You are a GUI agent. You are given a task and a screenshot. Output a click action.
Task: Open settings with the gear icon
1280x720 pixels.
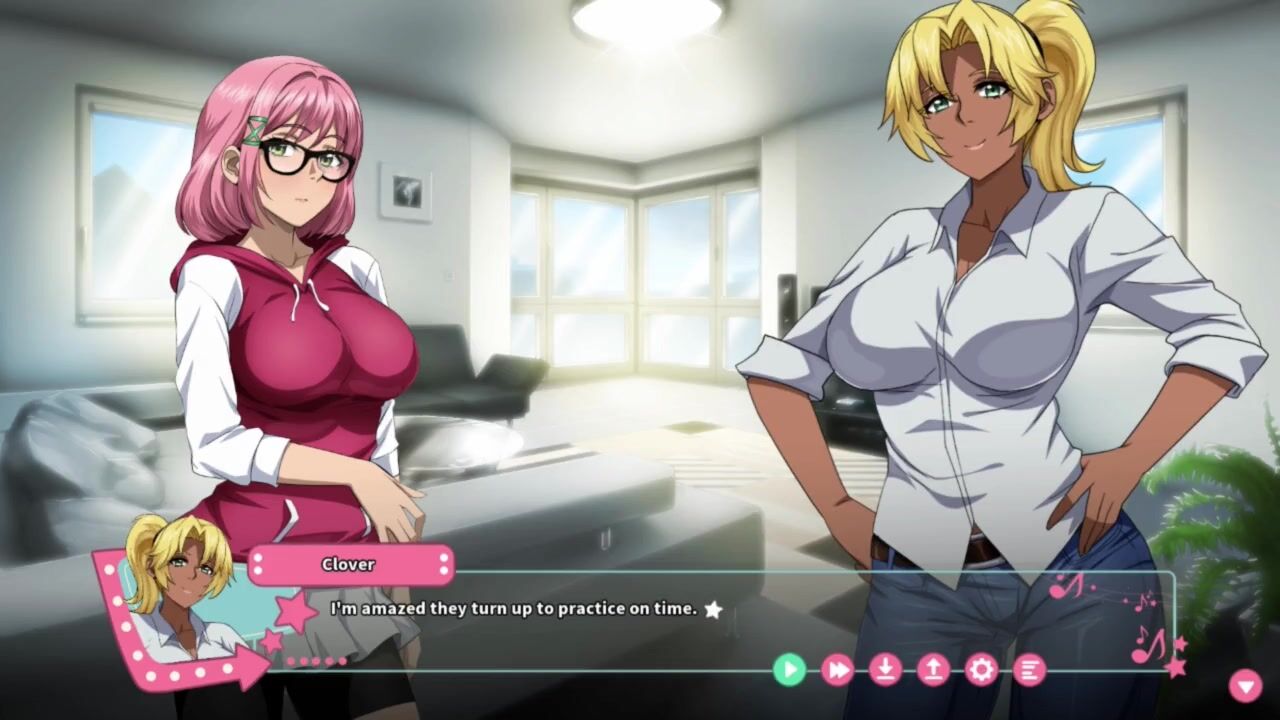click(x=981, y=669)
